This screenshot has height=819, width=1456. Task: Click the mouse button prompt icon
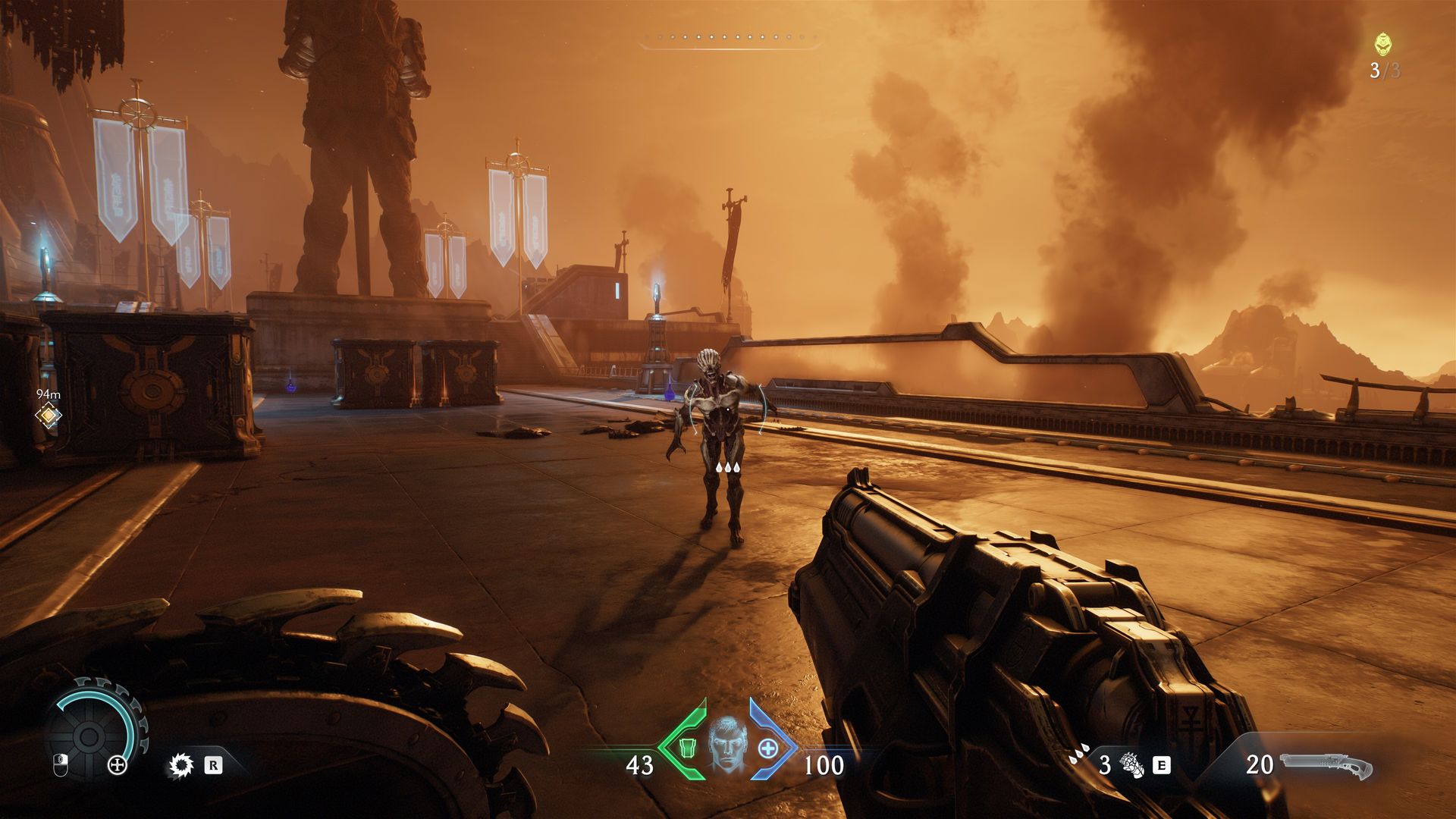[x=61, y=764]
